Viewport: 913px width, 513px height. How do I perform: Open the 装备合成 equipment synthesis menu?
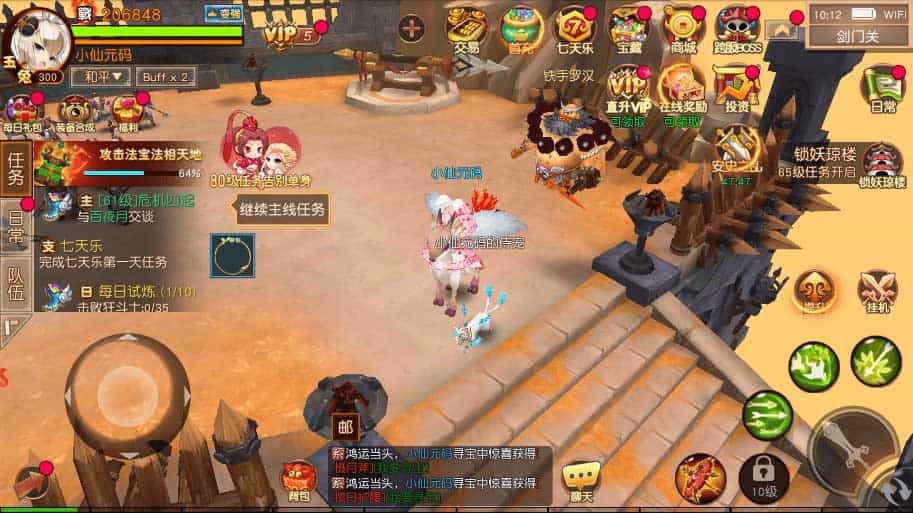coord(75,114)
